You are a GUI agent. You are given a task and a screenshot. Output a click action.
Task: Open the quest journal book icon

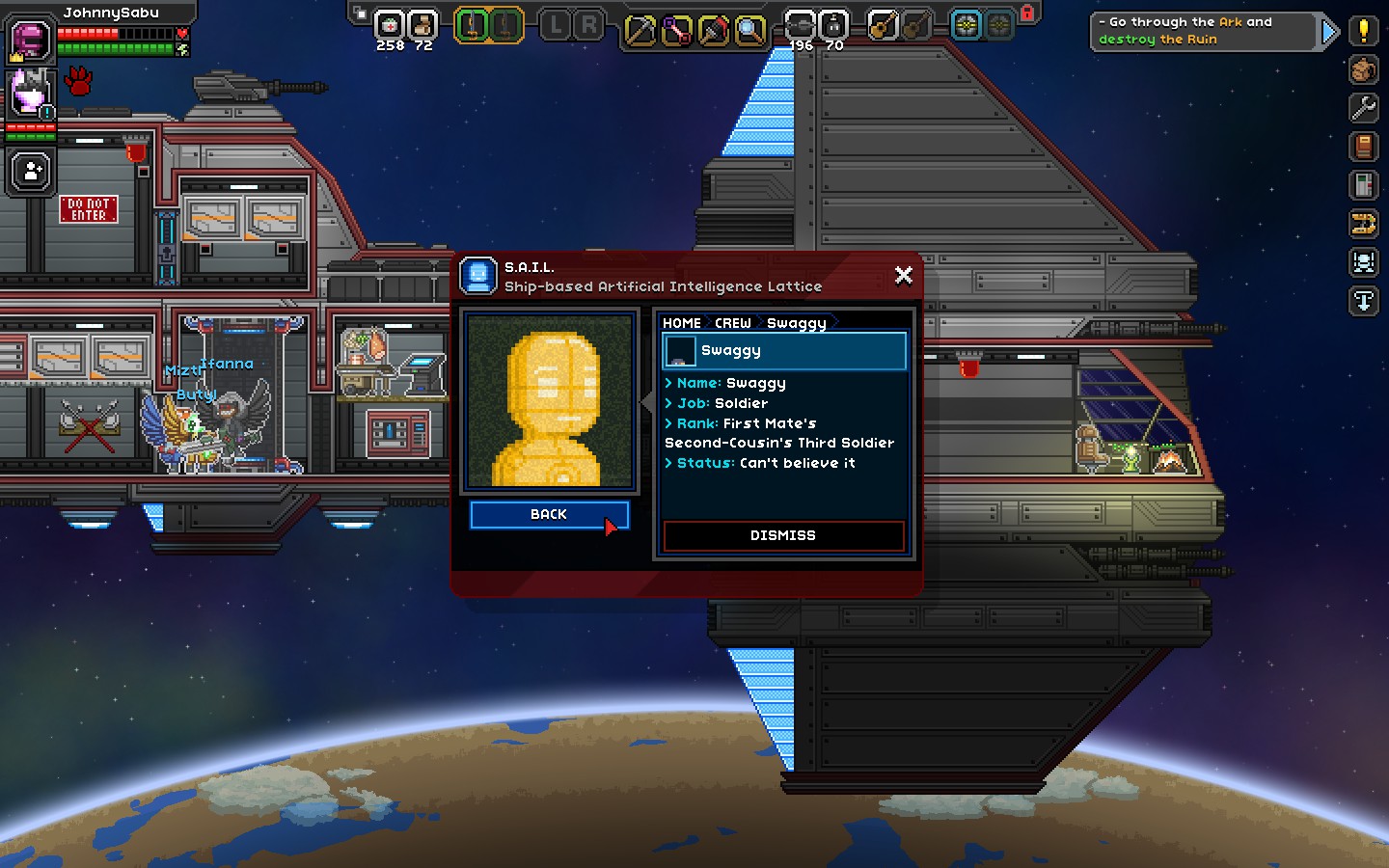(x=1363, y=147)
